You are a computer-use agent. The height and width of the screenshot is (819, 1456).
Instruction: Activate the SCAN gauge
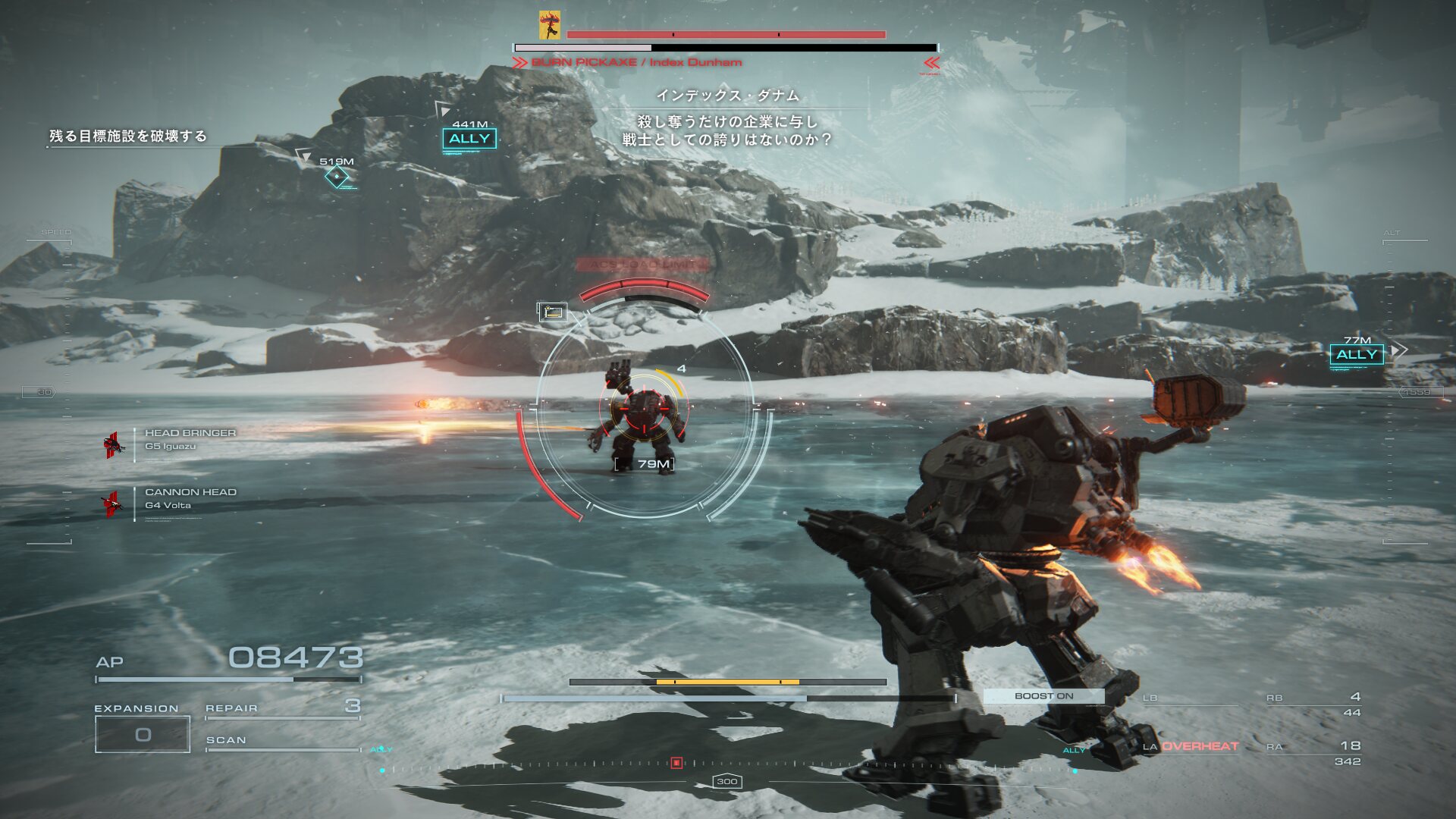[x=282, y=743]
